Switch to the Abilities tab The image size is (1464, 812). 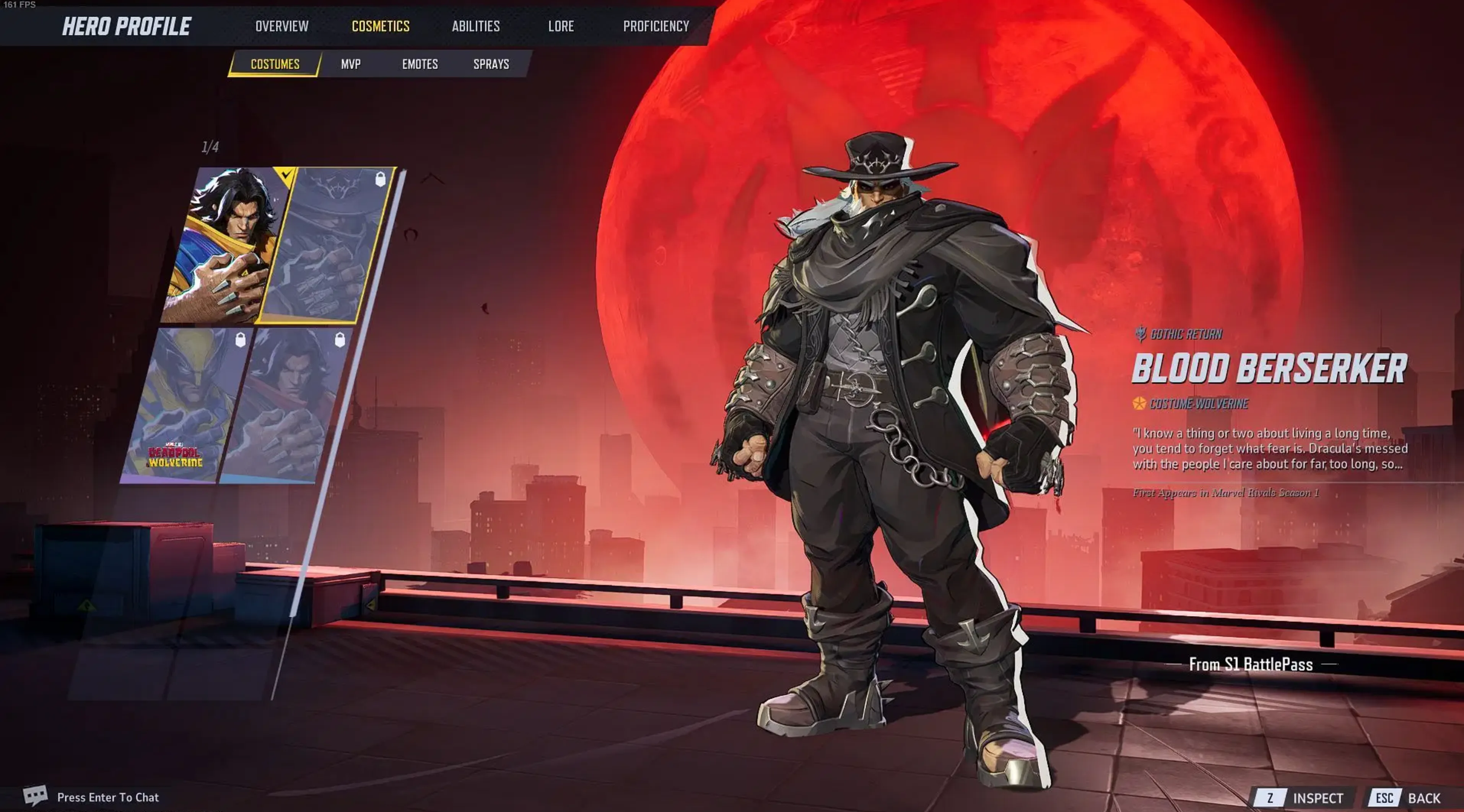point(475,26)
